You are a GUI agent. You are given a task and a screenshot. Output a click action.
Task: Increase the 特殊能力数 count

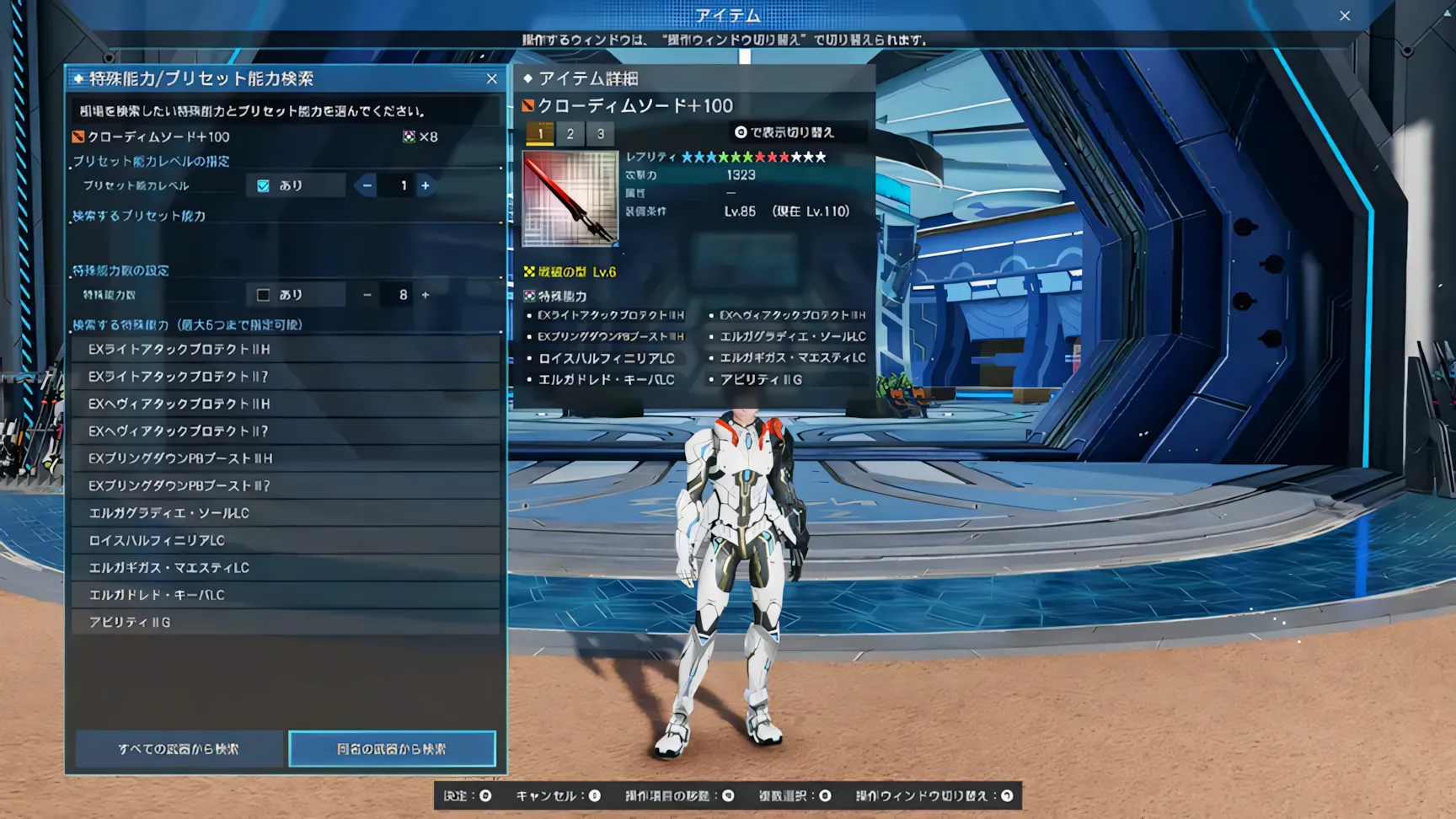(426, 296)
